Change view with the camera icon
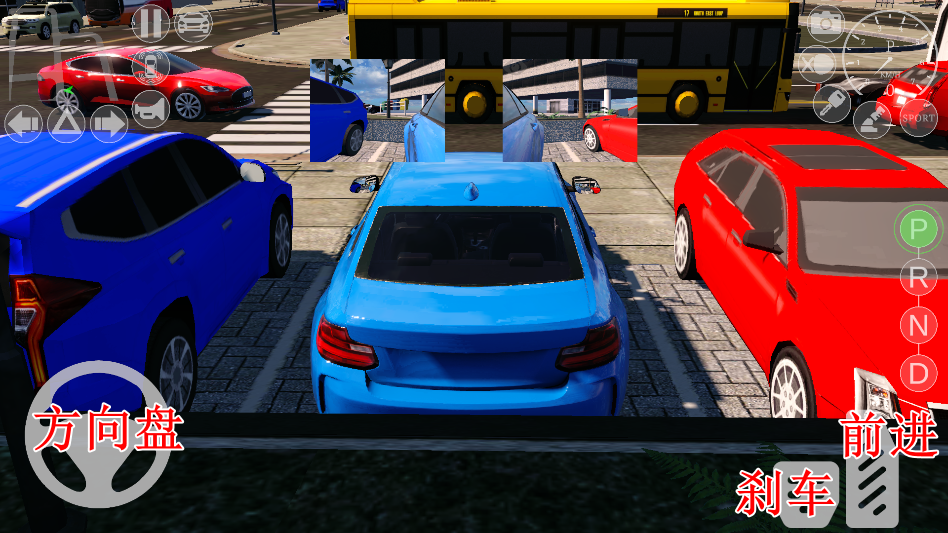948x533 pixels. coord(826,22)
